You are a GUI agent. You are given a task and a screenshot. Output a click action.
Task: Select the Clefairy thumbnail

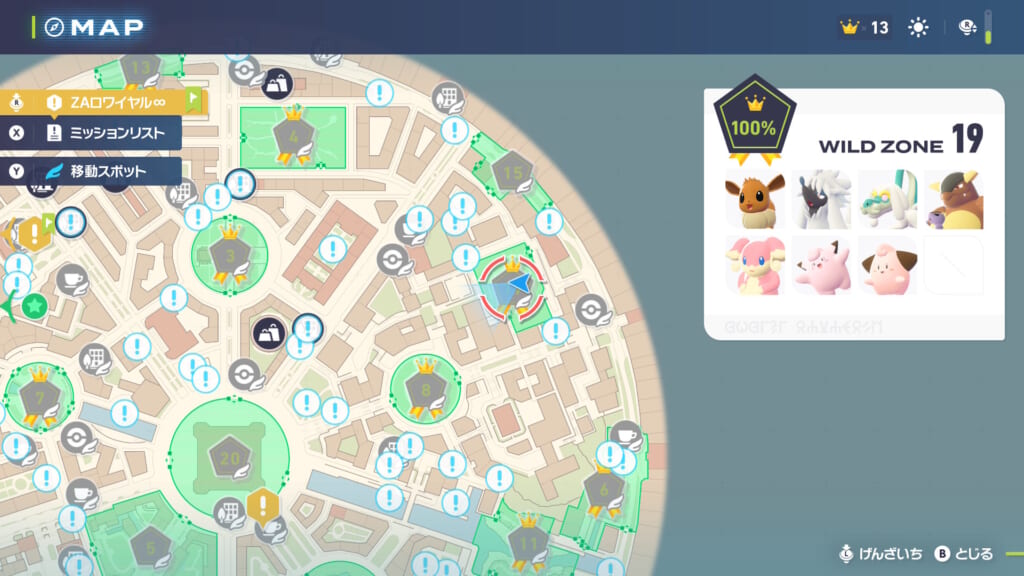click(821, 266)
